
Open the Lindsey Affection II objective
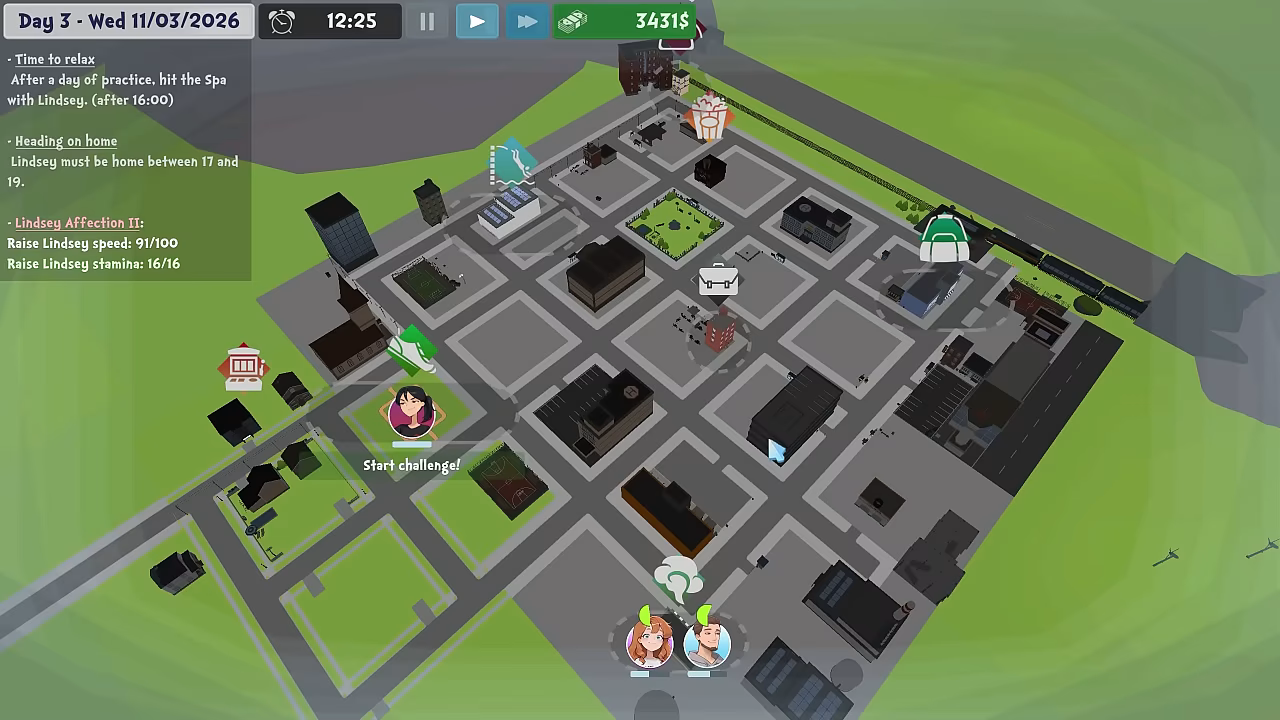77,223
